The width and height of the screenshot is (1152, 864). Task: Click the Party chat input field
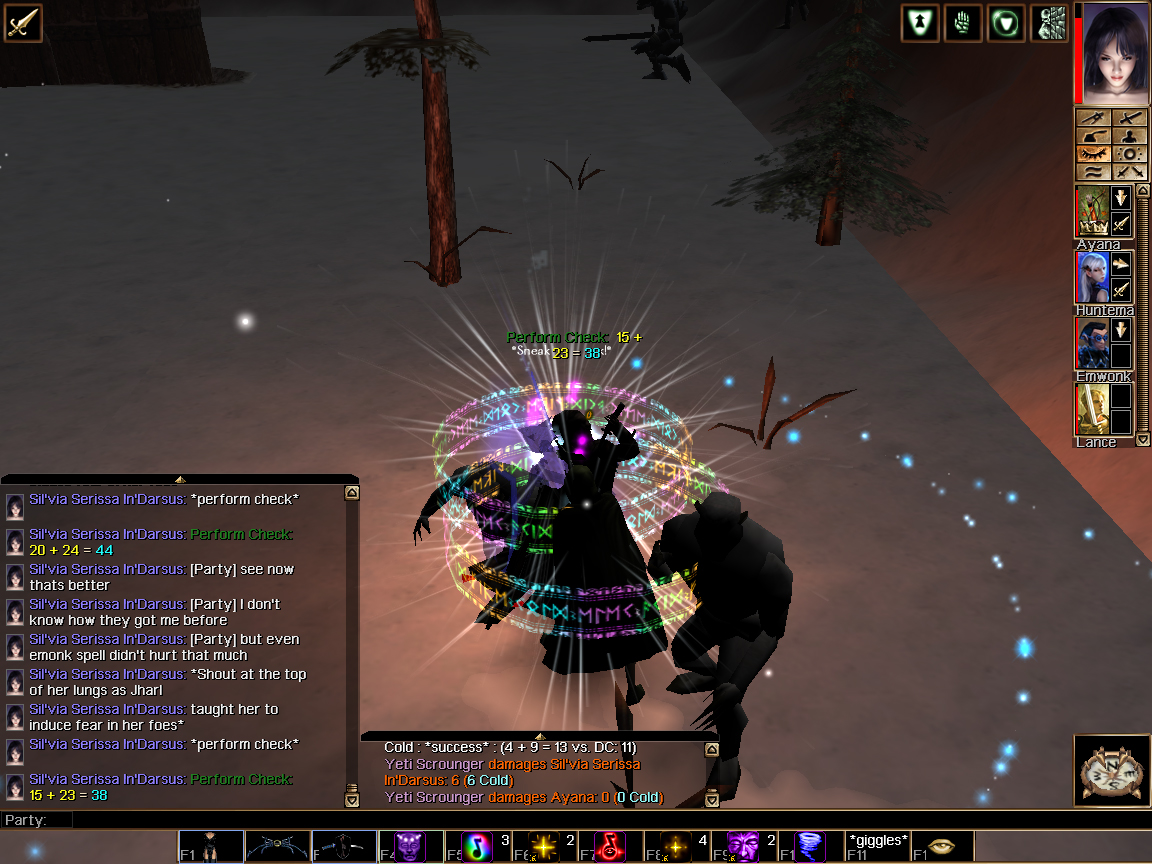point(500,820)
